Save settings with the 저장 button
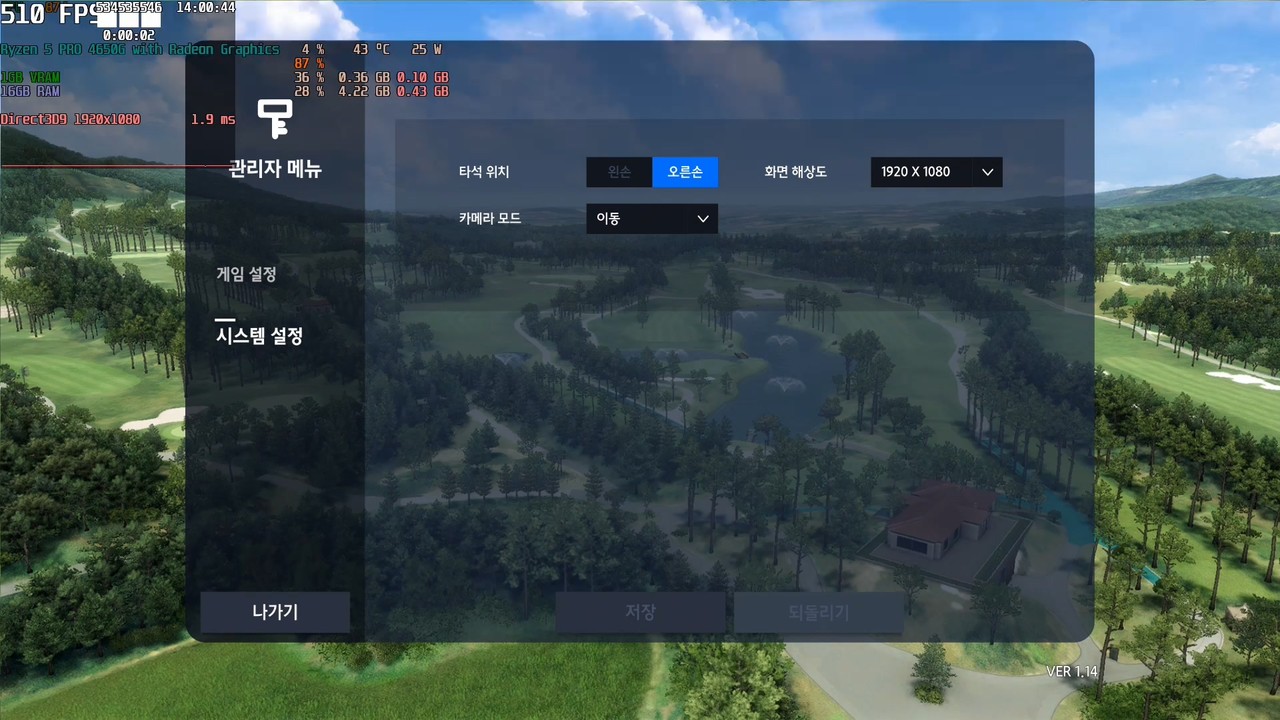 click(640, 612)
